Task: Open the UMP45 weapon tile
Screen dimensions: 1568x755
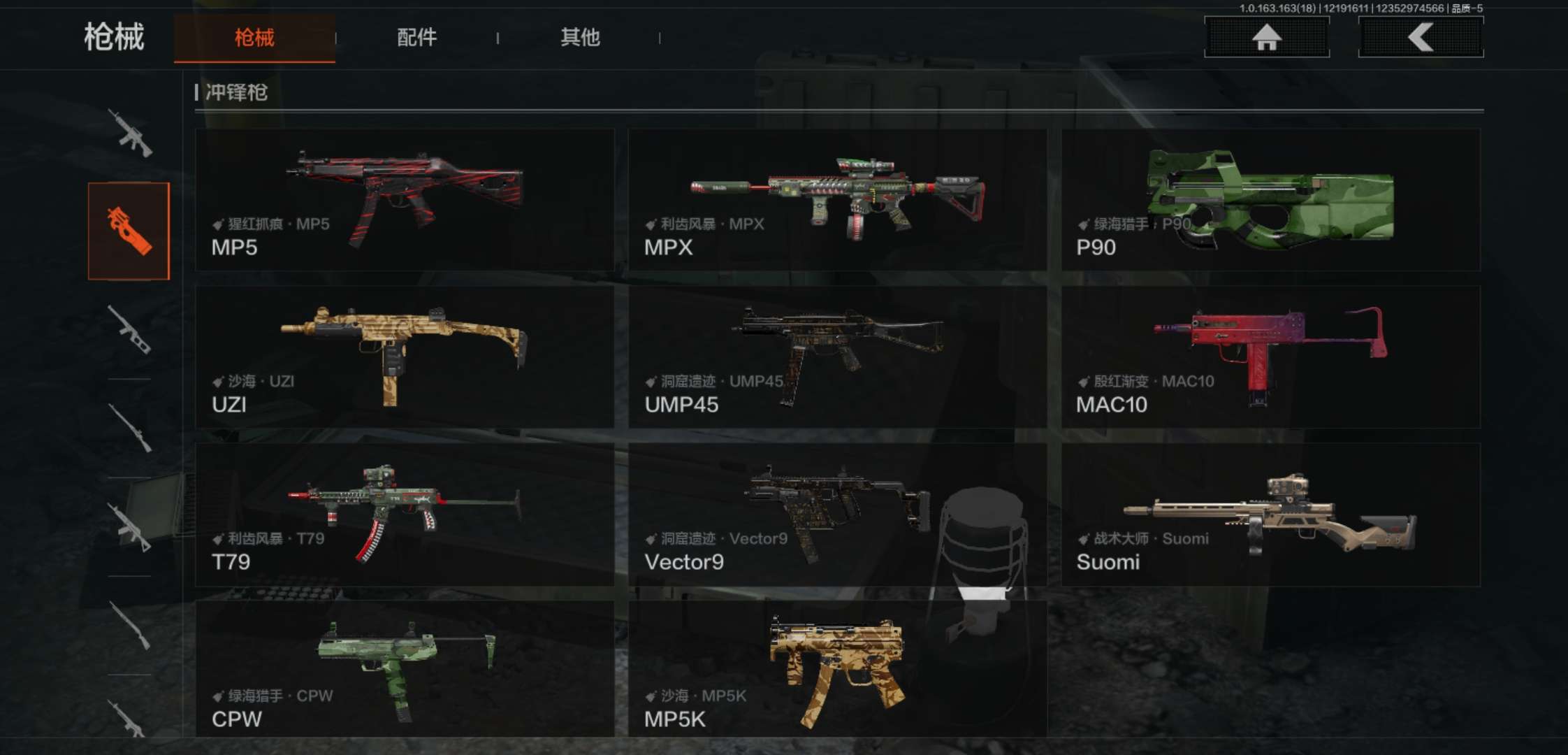Action: coord(837,357)
